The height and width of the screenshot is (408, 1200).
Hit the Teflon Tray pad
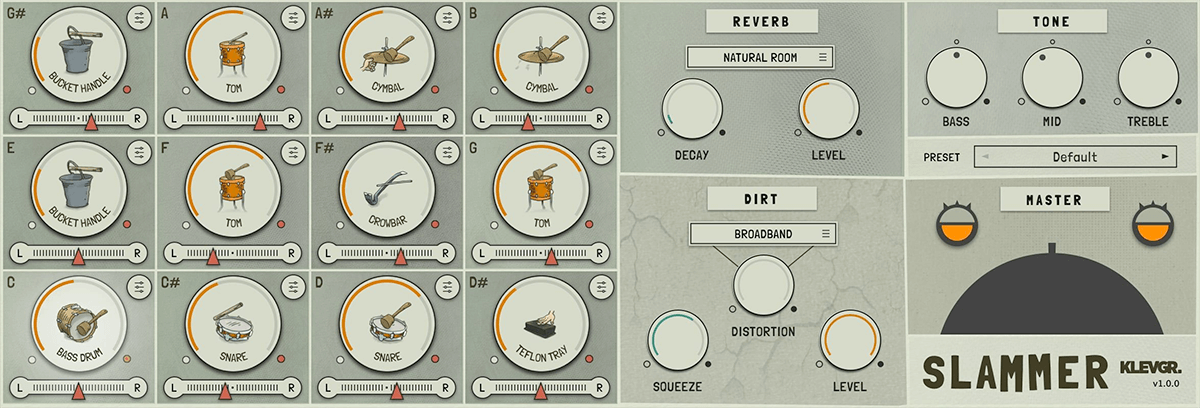(541, 320)
